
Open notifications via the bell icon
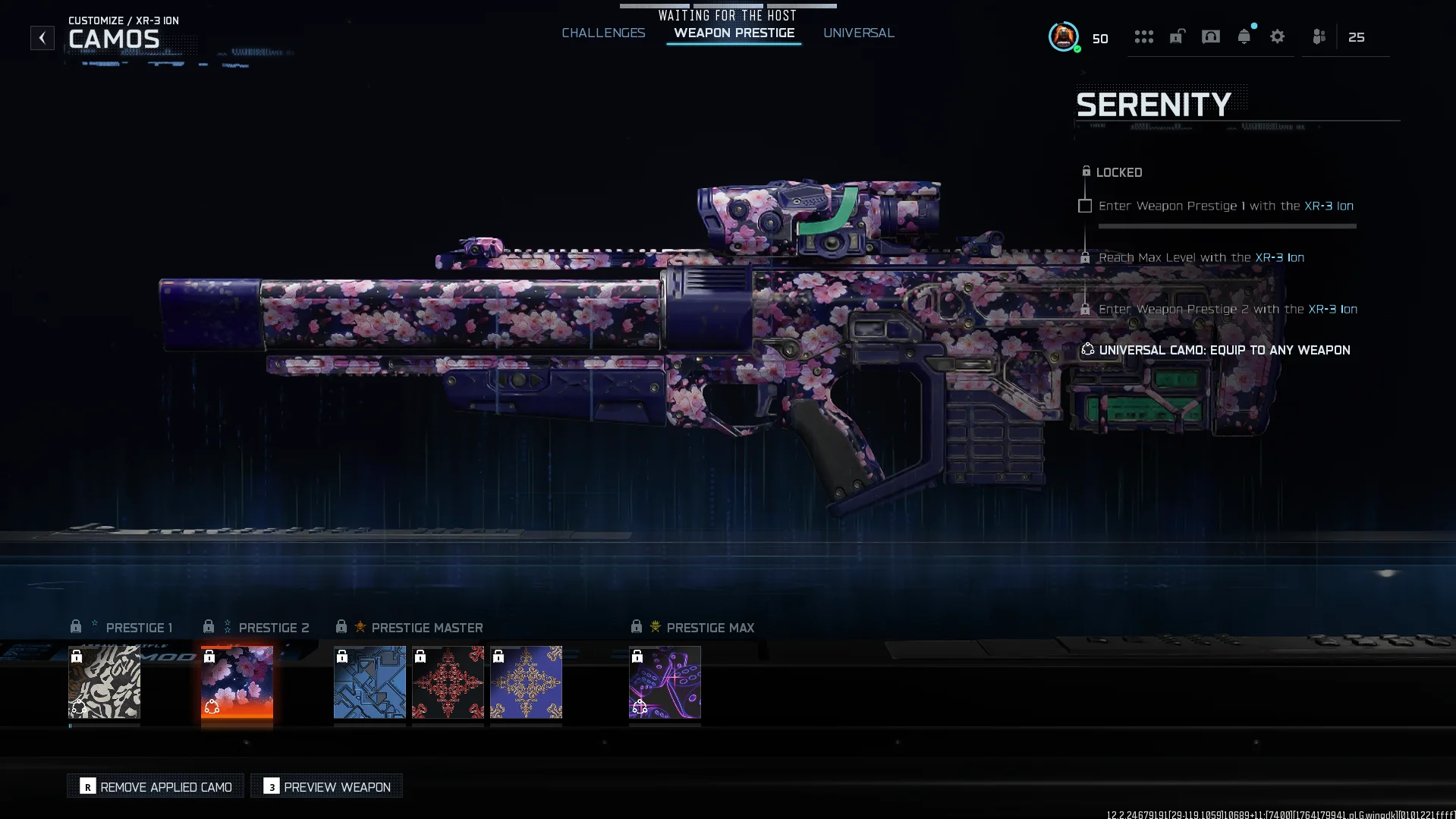(1244, 36)
